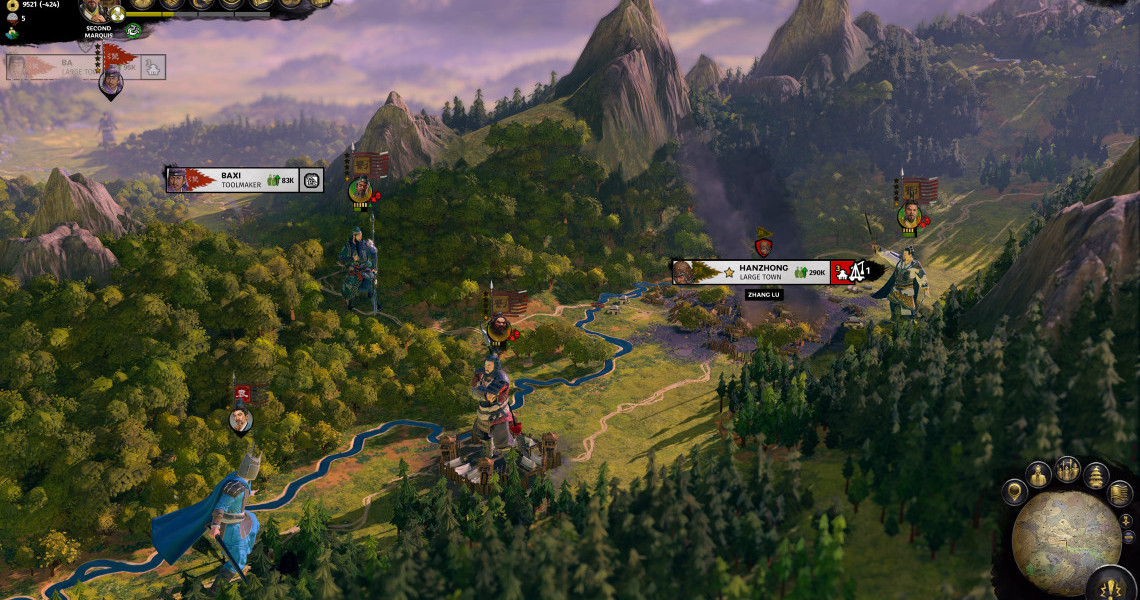Select the army portrait badge beside Baxi
This screenshot has width=1140, height=600.
point(360,188)
